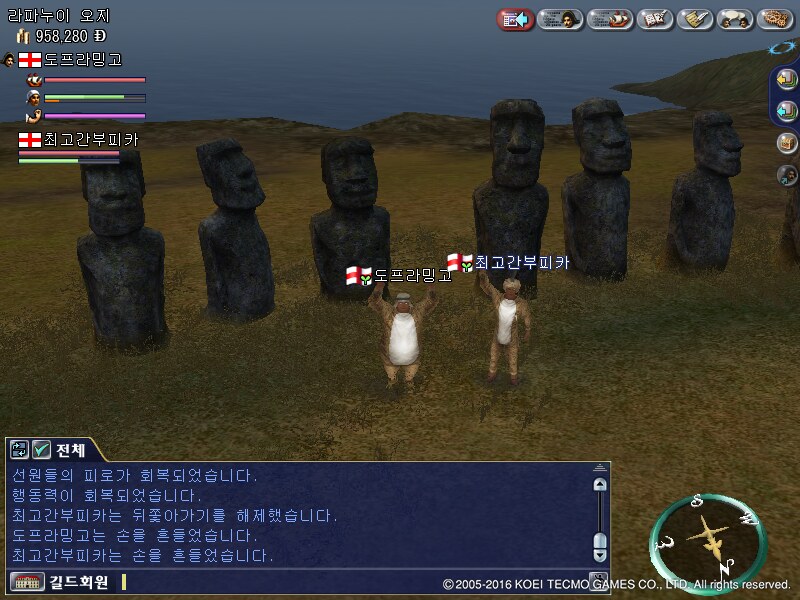
Task: Click the yellow arrow side-panel button
Action: [x=787, y=79]
